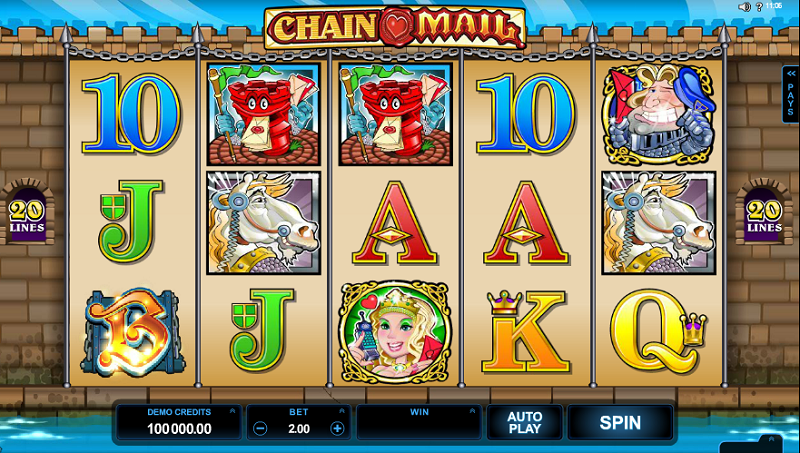Expand the Demo Credits panel arrow
800x453 pixels.
(232, 411)
